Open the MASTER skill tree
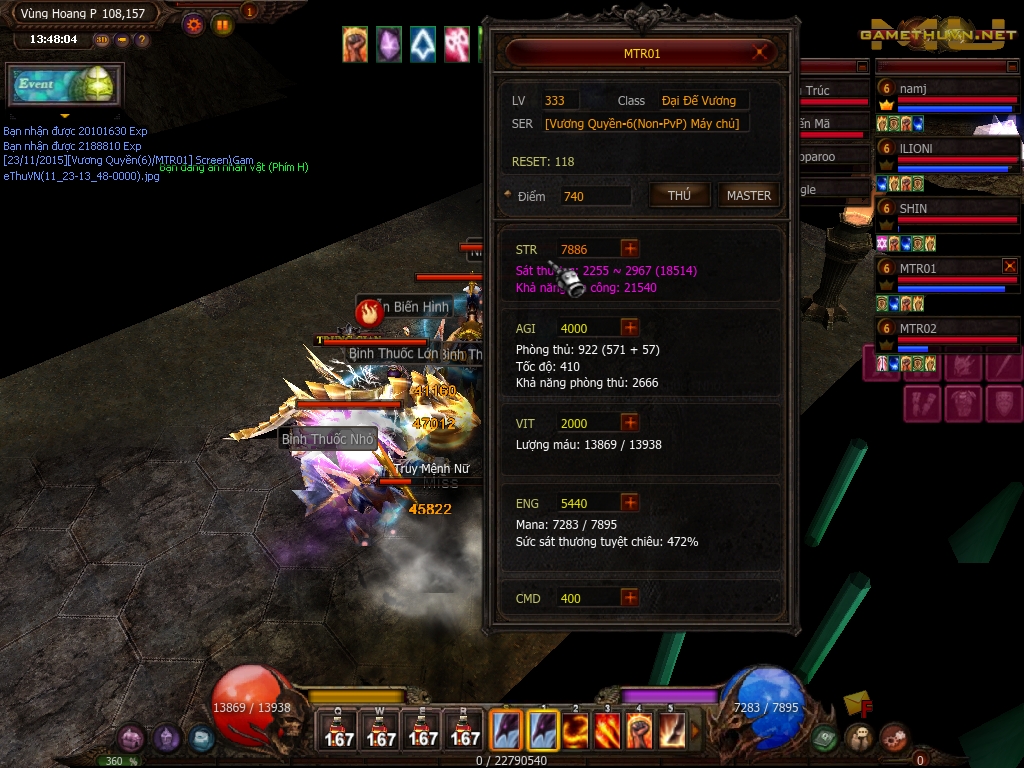 (748, 196)
